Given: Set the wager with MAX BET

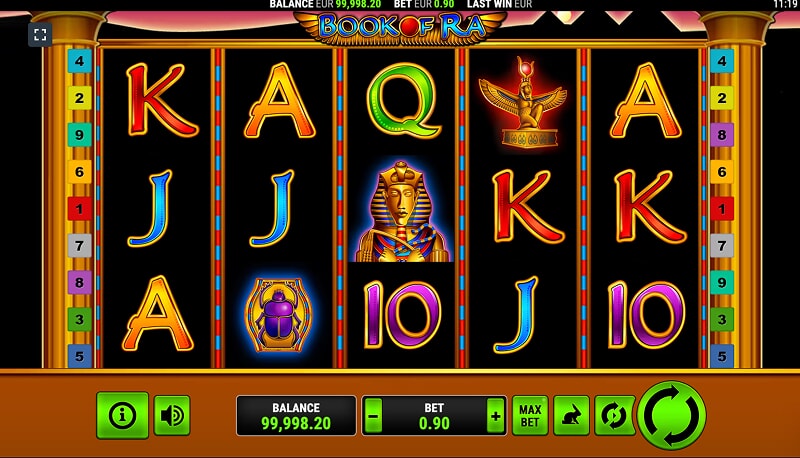Looking at the screenshot, I should [530, 415].
